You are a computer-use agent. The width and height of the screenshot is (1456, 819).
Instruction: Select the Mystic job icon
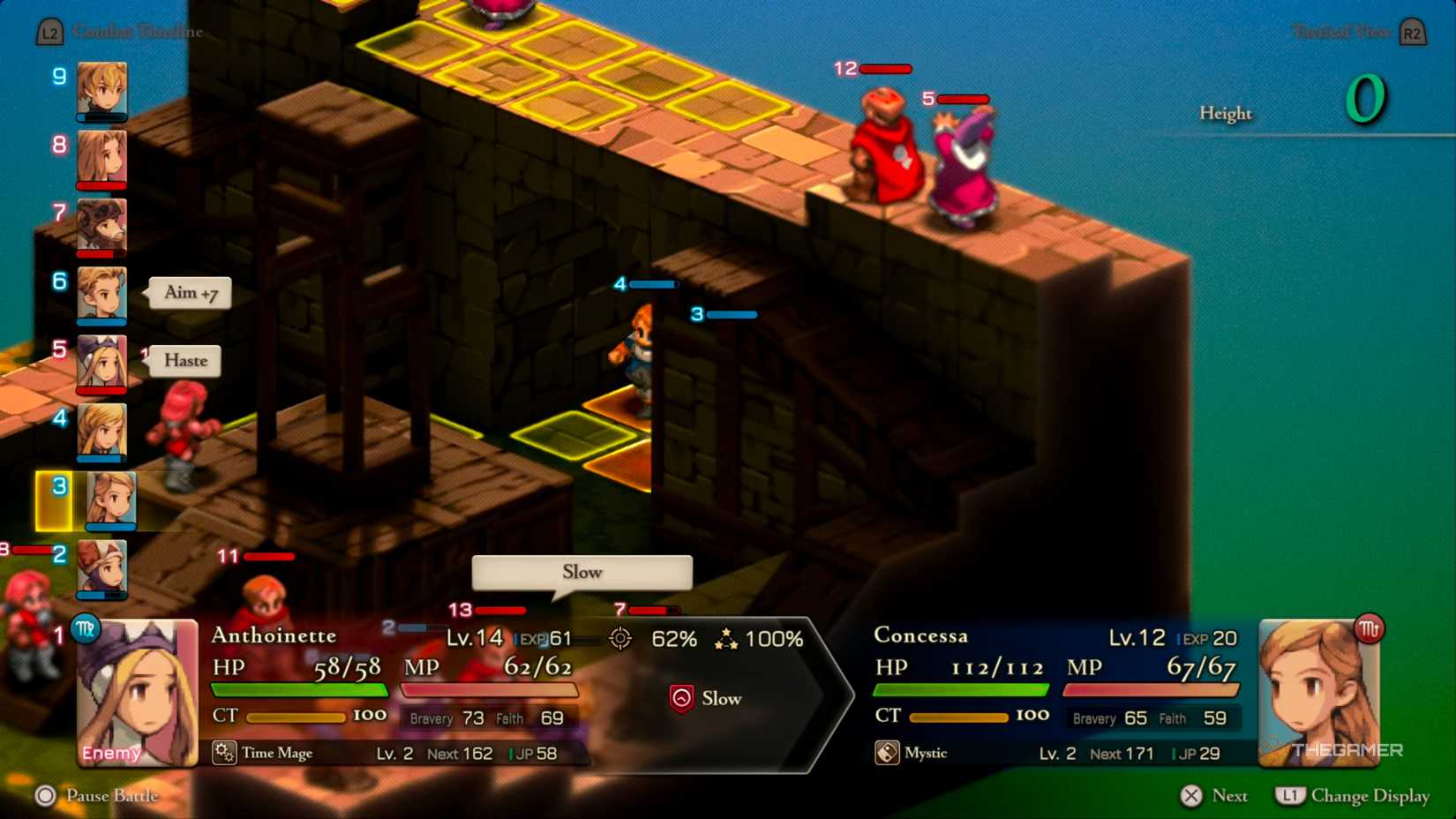pos(887,753)
